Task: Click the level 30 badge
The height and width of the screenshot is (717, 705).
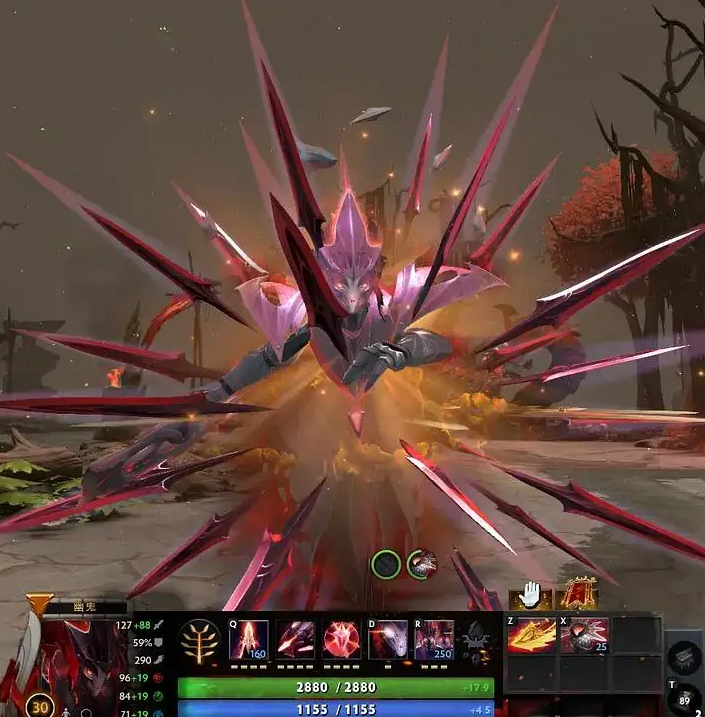Action: (x=40, y=704)
